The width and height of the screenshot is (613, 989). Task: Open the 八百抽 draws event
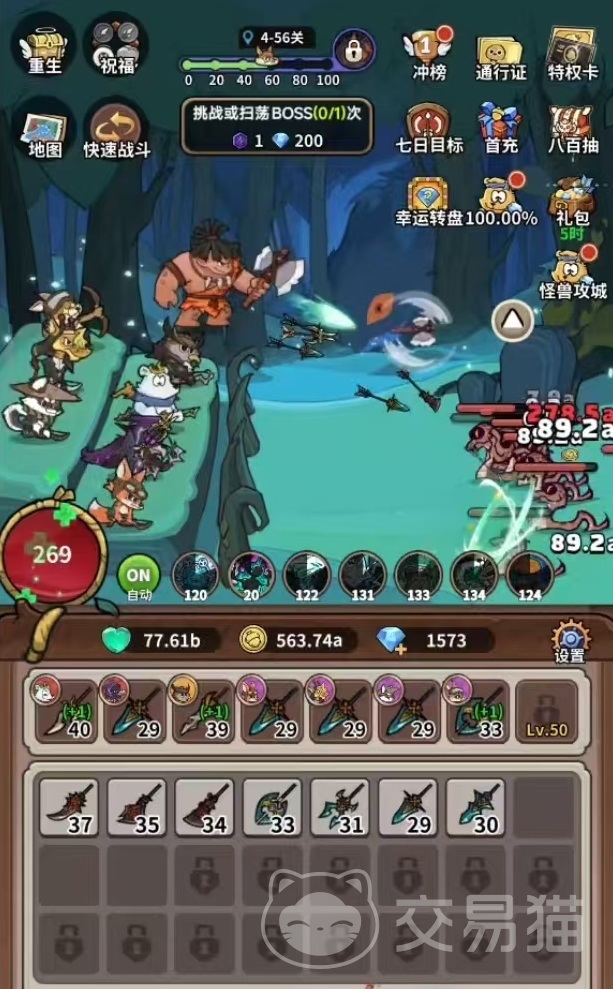(x=573, y=125)
